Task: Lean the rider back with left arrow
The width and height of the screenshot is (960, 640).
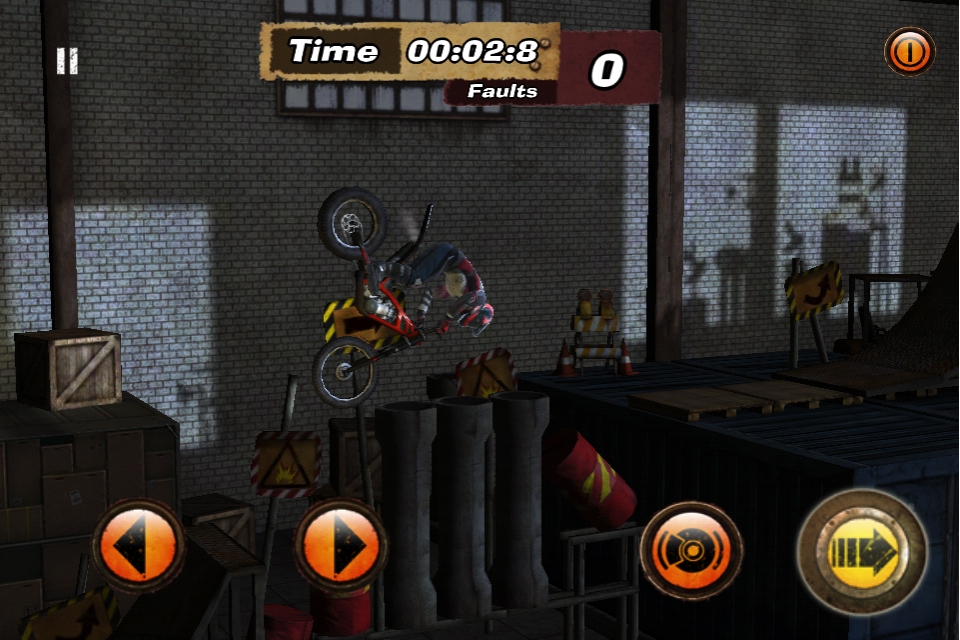Action: click(x=138, y=546)
